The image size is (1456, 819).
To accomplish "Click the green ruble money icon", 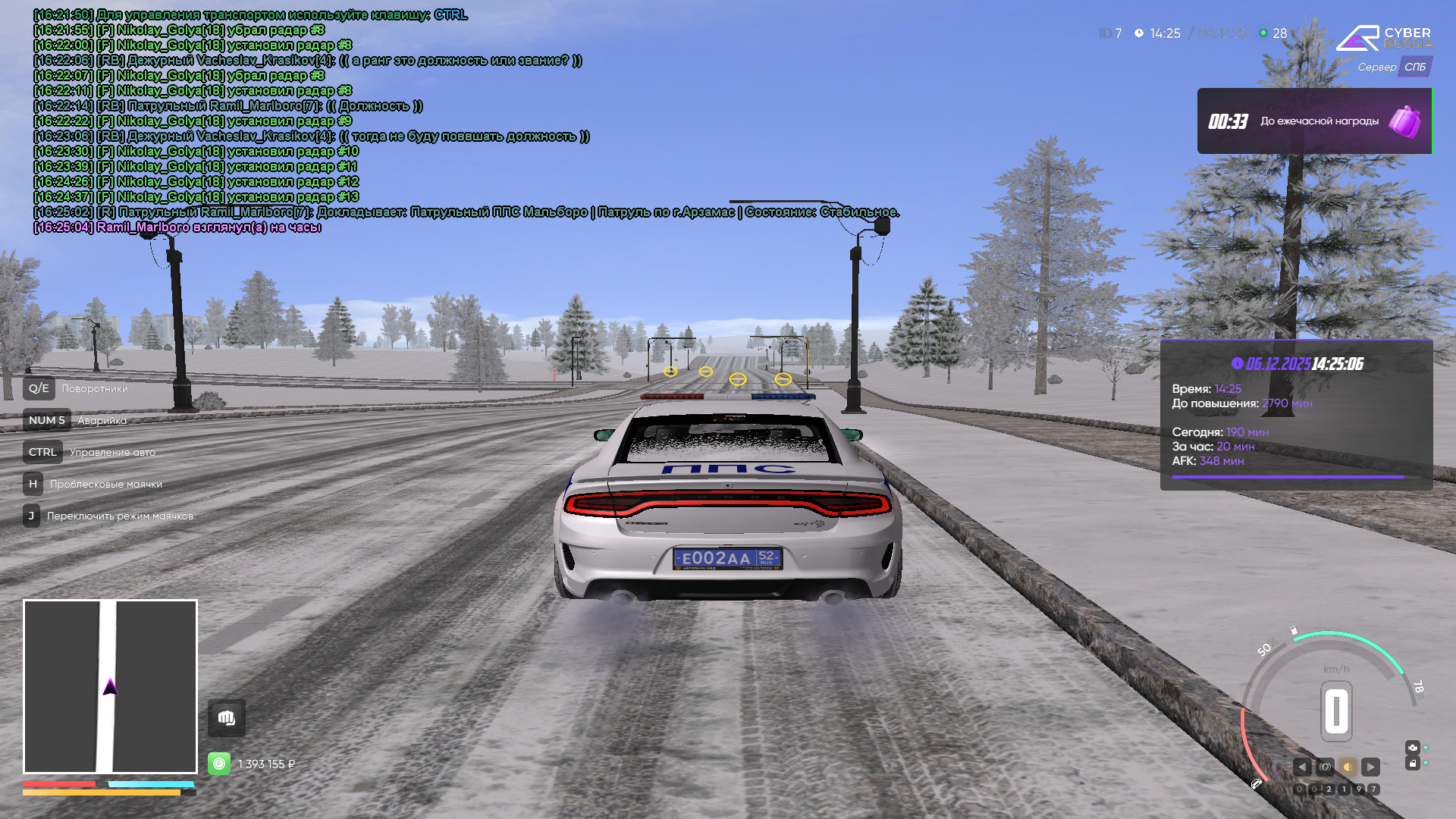I will point(219,764).
